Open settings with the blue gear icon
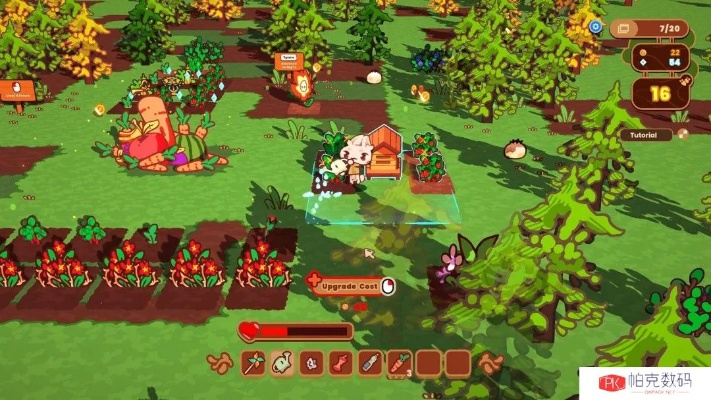The image size is (711, 400). click(596, 27)
